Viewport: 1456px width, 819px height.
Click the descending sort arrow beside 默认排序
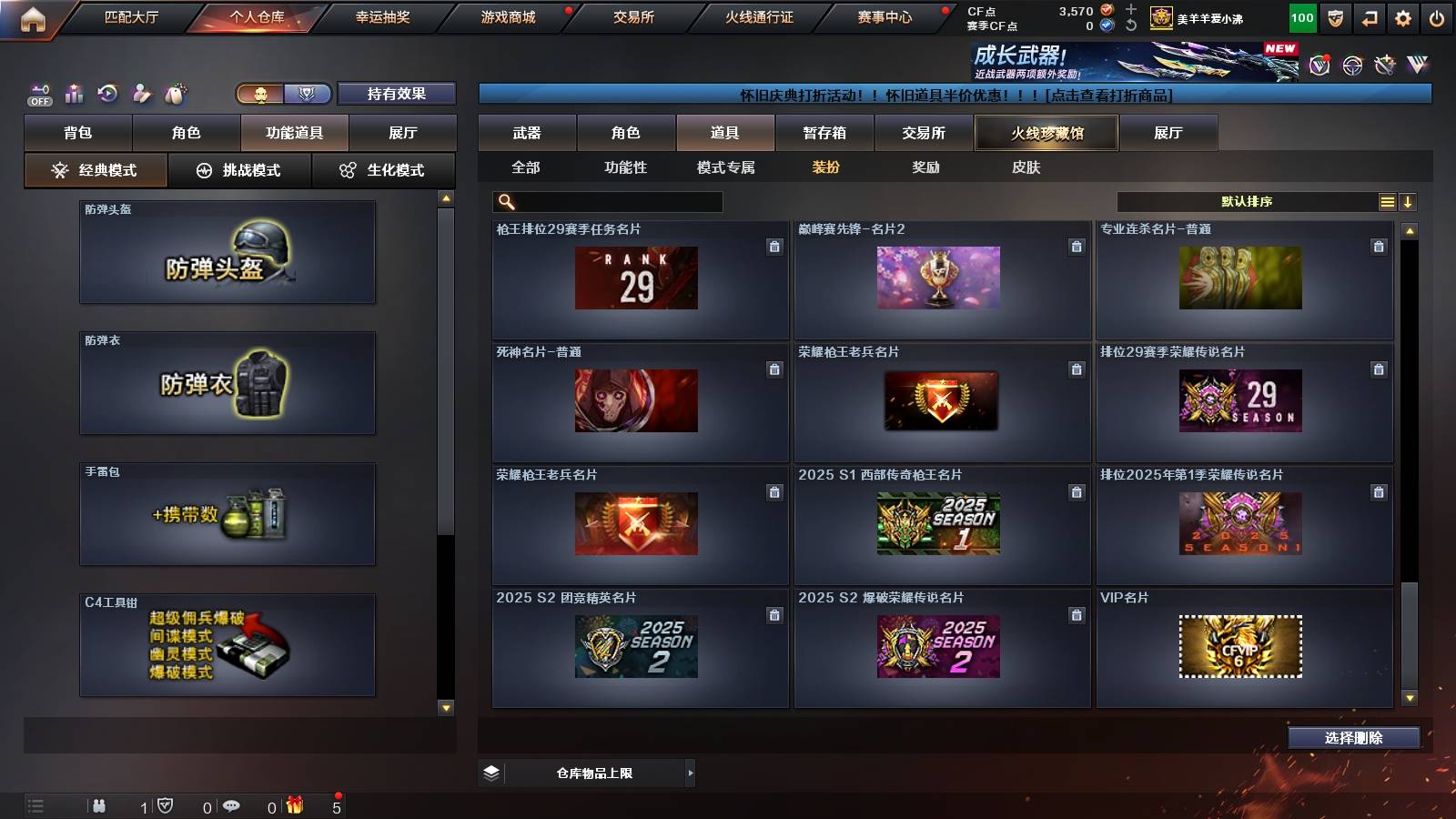[1410, 201]
